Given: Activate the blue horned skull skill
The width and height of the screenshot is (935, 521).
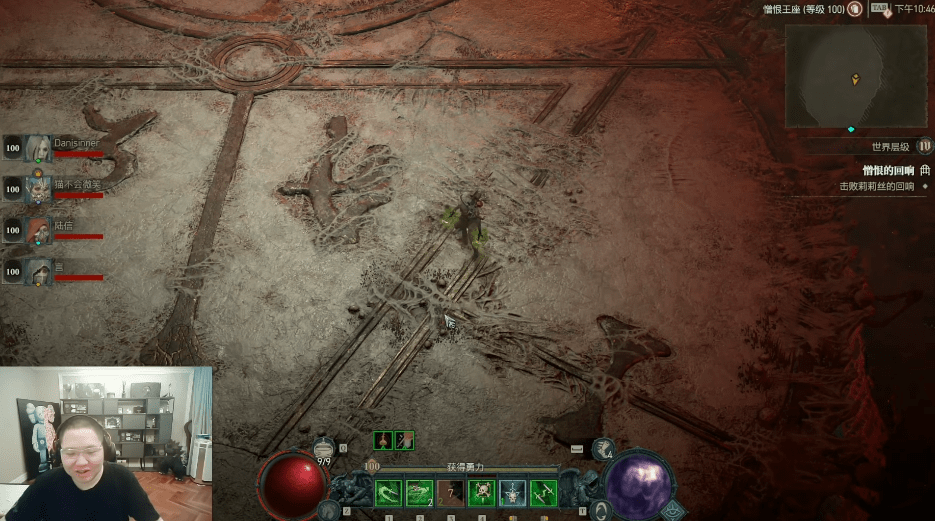Looking at the screenshot, I should pyautogui.click(x=512, y=492).
